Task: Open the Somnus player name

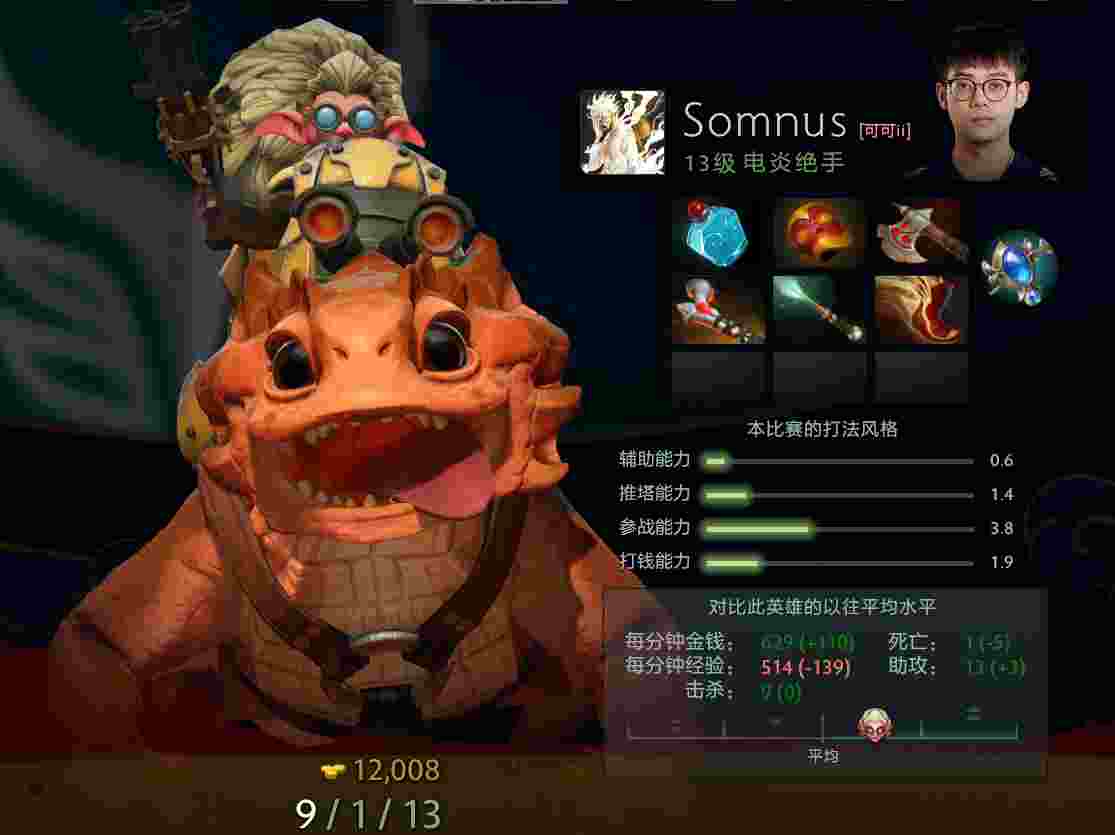Action: (x=765, y=122)
